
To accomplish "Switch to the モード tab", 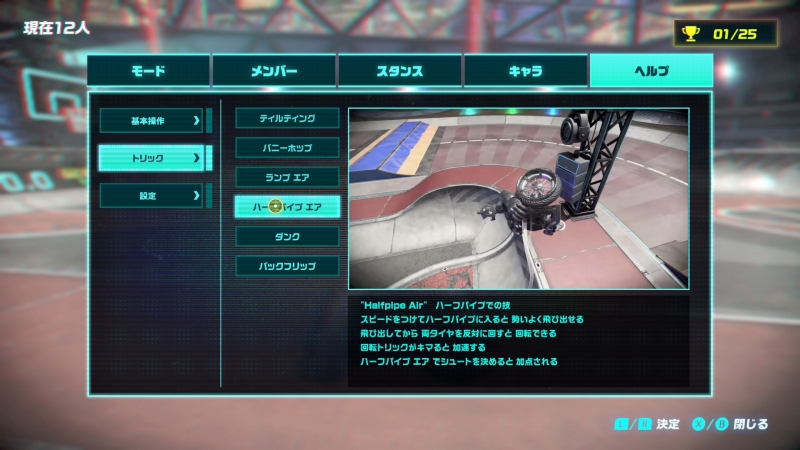I will pos(148,71).
